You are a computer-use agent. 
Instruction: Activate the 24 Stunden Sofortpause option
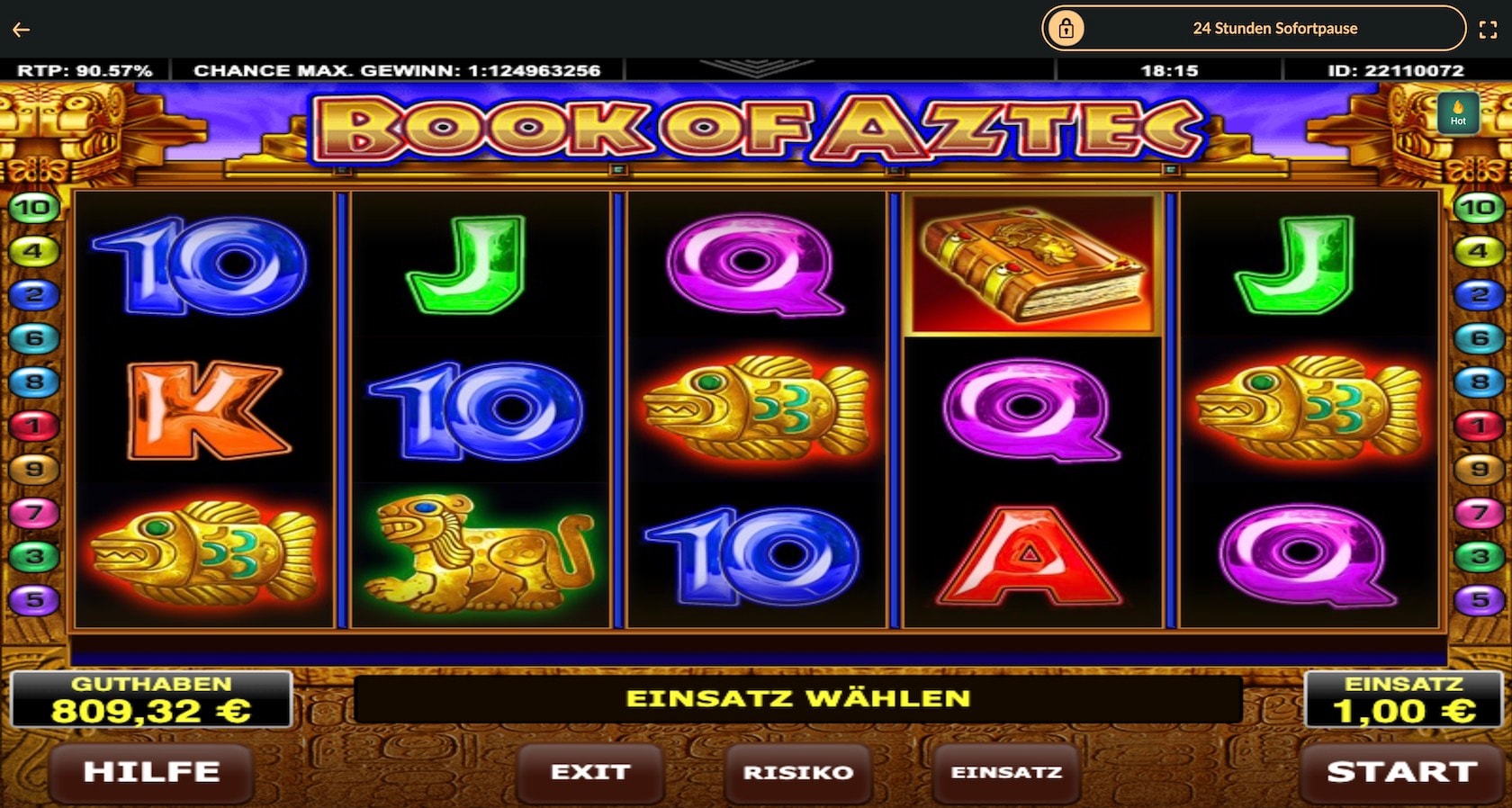(x=1274, y=28)
